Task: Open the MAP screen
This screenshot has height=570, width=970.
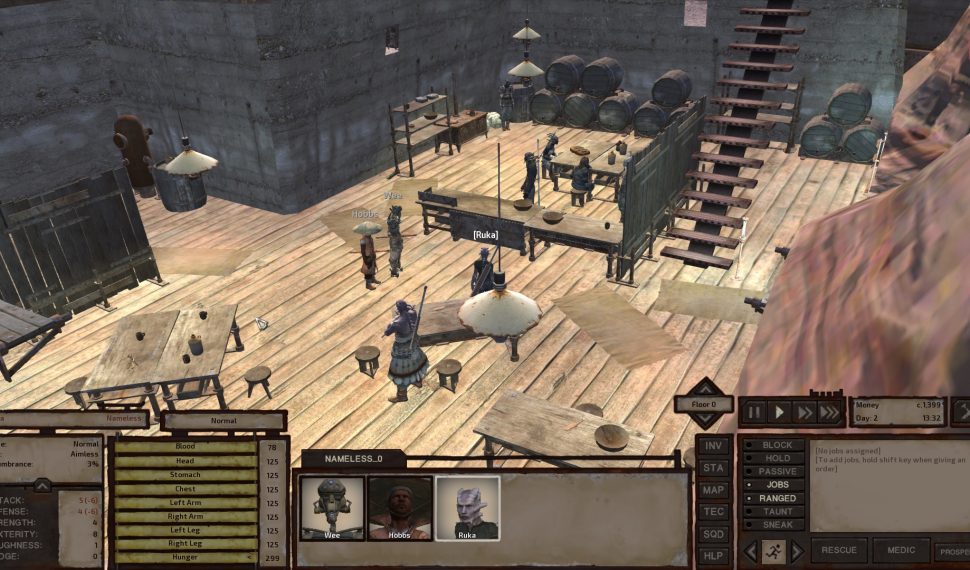Action: click(713, 490)
